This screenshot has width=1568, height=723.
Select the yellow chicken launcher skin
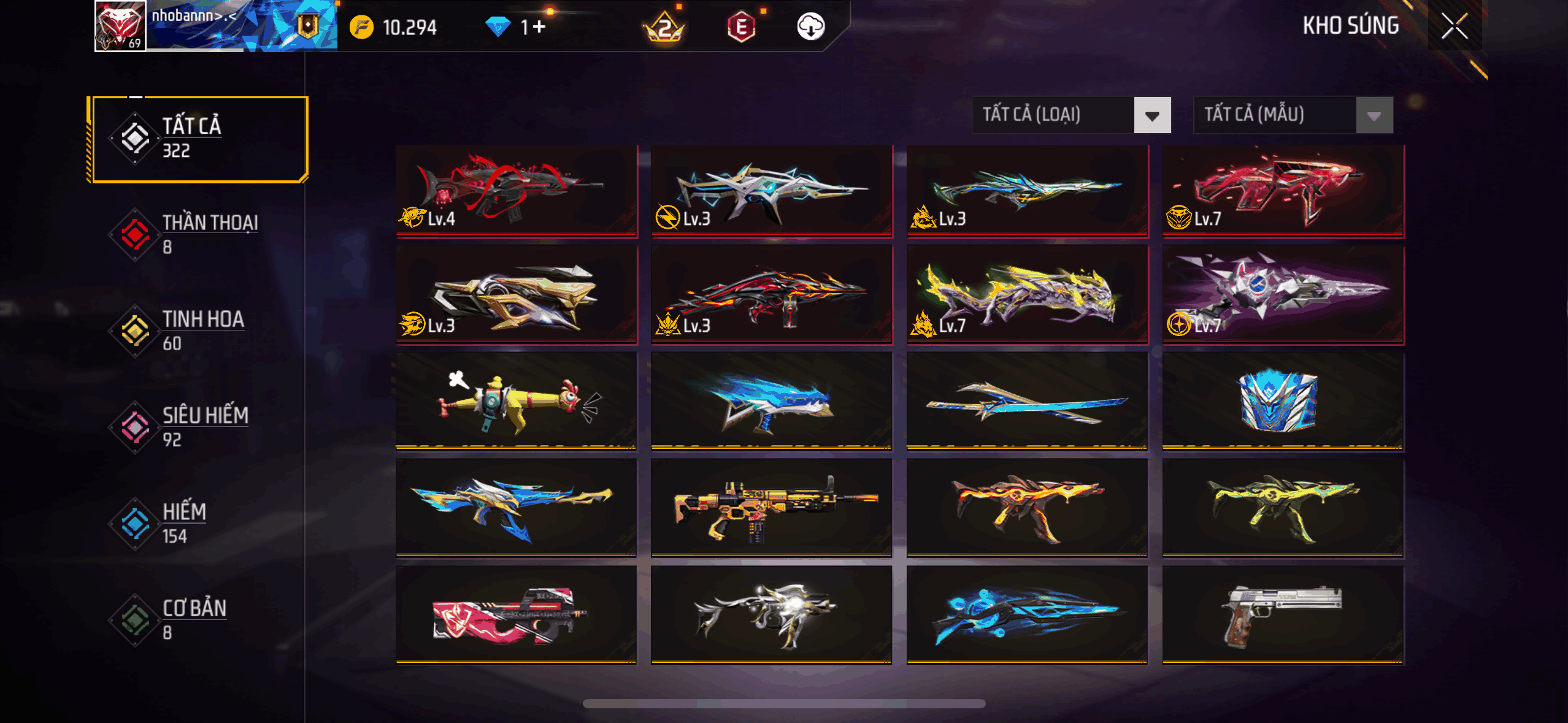point(517,401)
